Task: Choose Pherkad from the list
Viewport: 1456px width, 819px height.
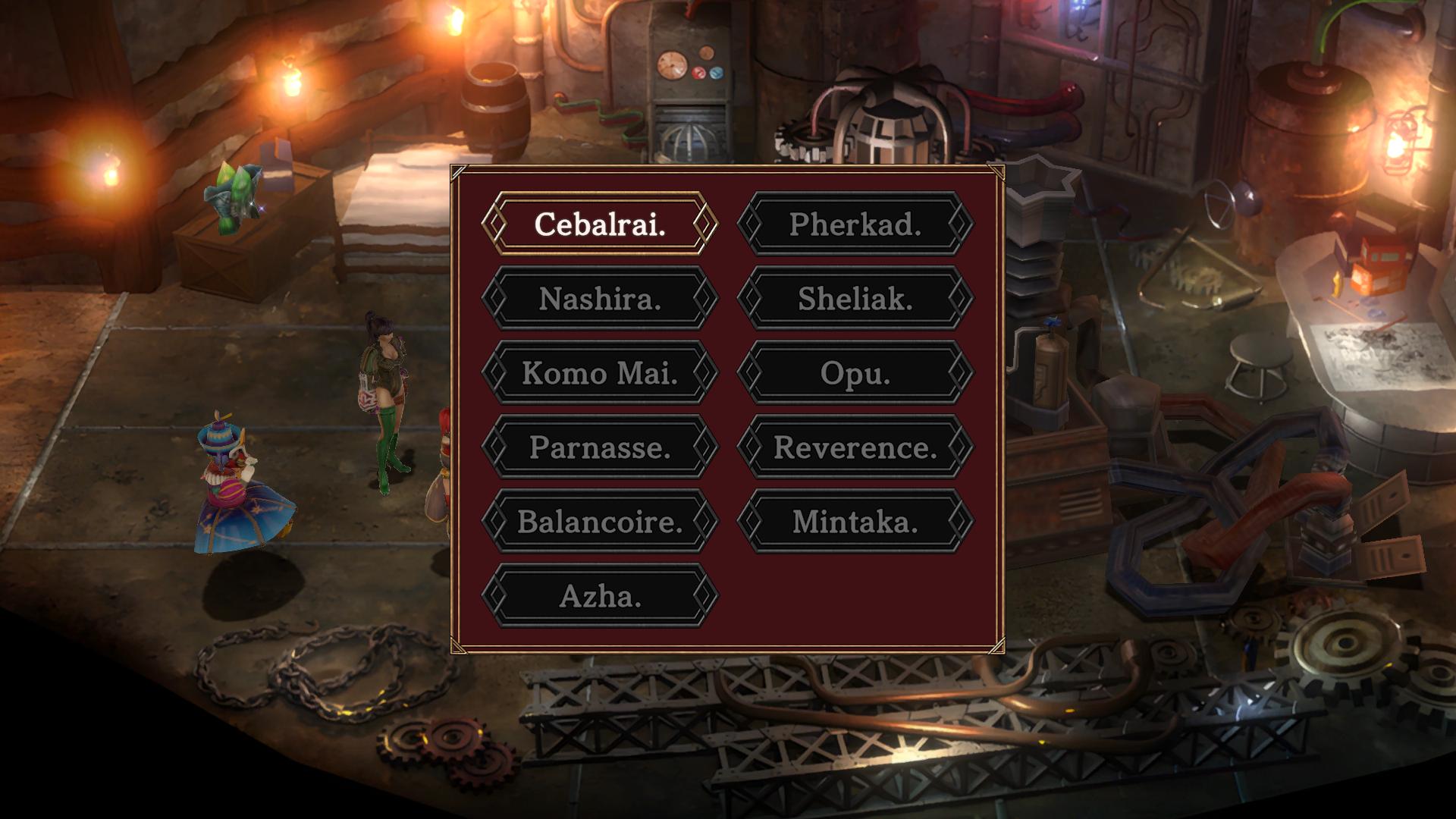Action: click(855, 224)
